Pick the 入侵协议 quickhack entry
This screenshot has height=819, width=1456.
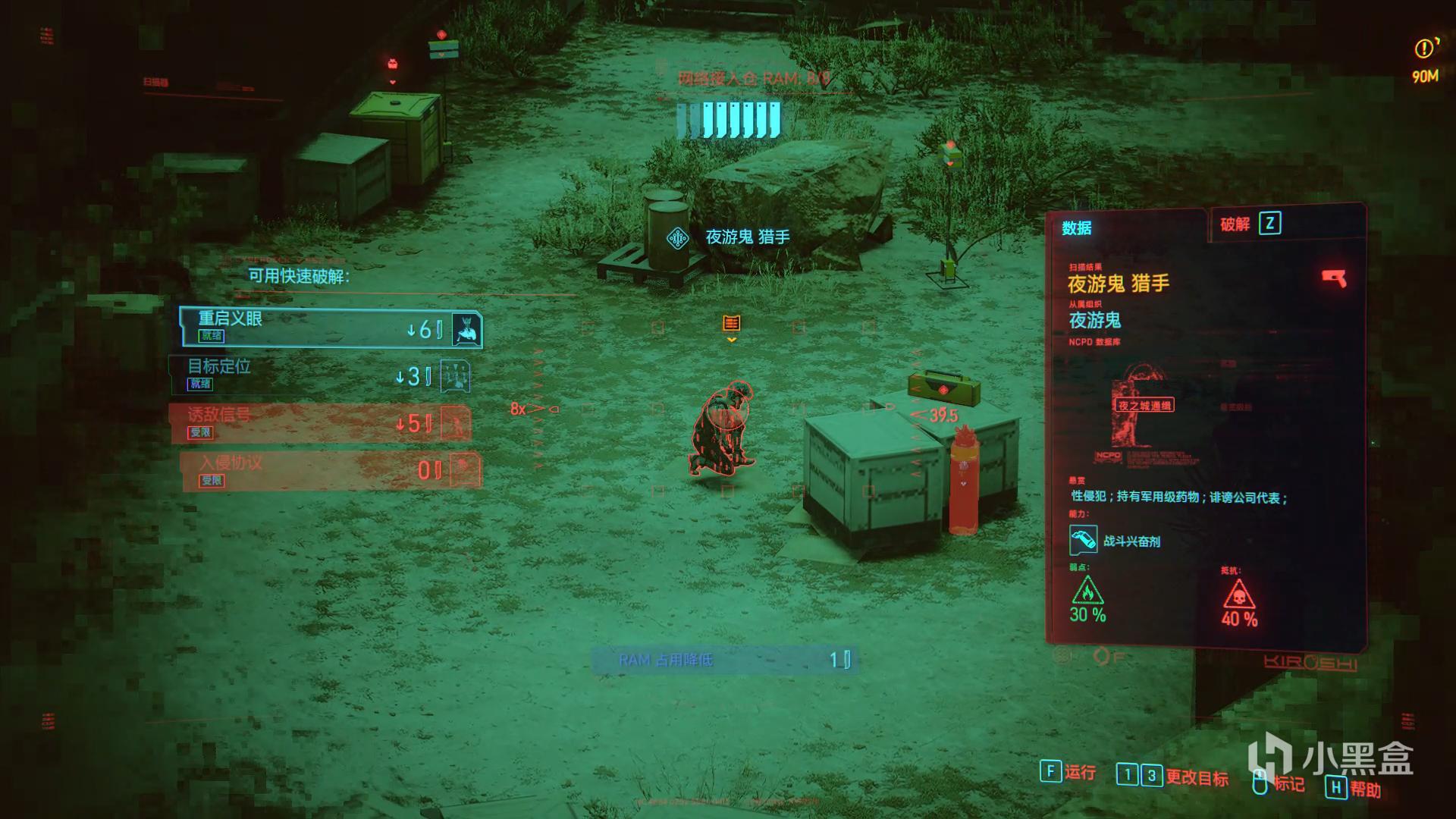click(x=331, y=471)
